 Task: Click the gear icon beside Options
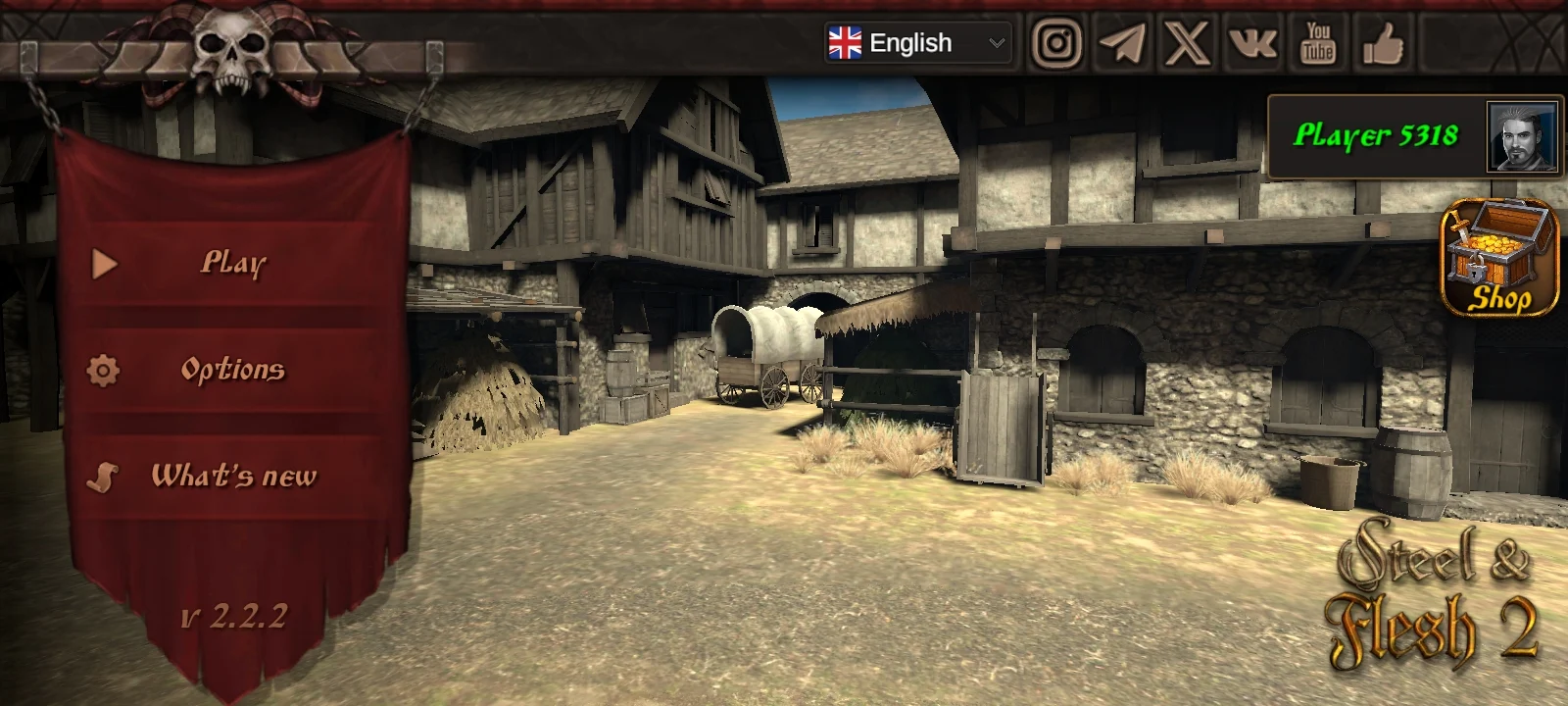(103, 371)
